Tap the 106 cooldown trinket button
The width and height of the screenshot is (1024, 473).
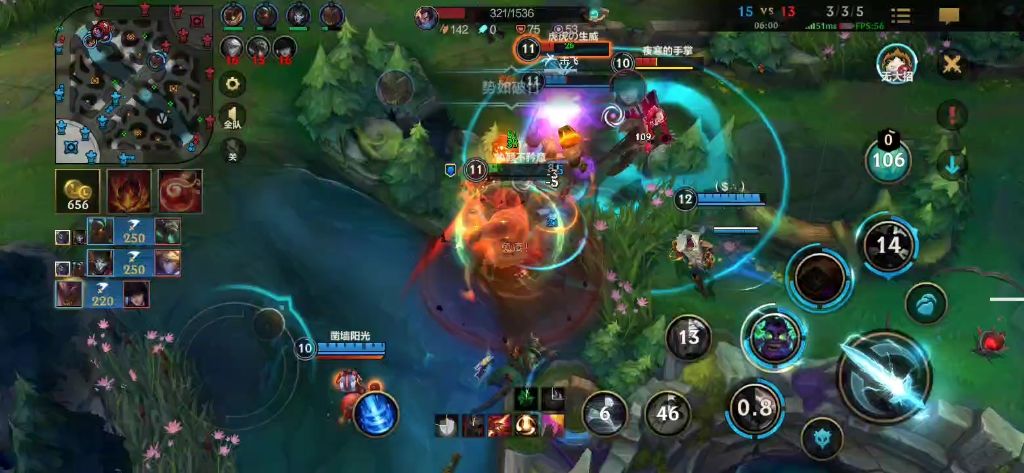coord(887,159)
